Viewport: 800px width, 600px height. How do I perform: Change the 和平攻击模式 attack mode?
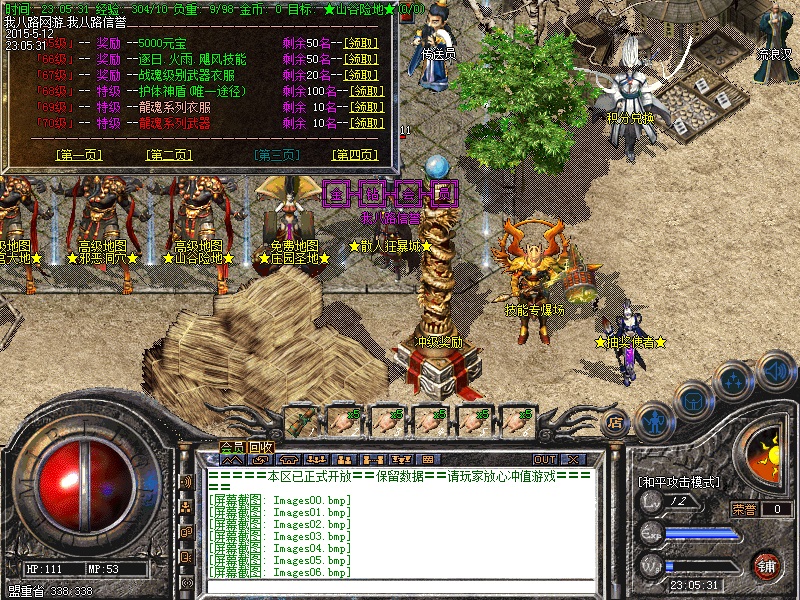tap(678, 482)
